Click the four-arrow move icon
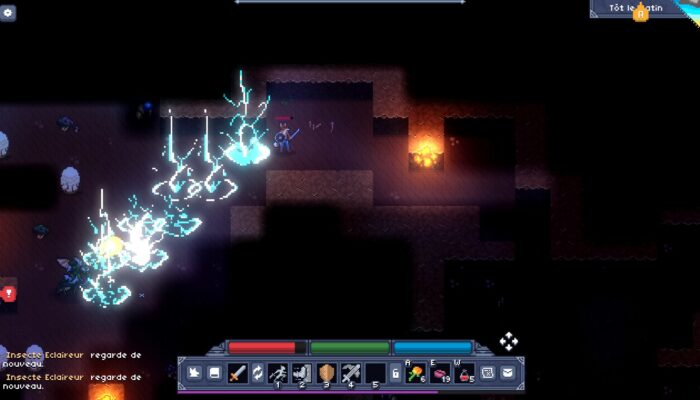This screenshot has height=400, width=700. [508, 341]
